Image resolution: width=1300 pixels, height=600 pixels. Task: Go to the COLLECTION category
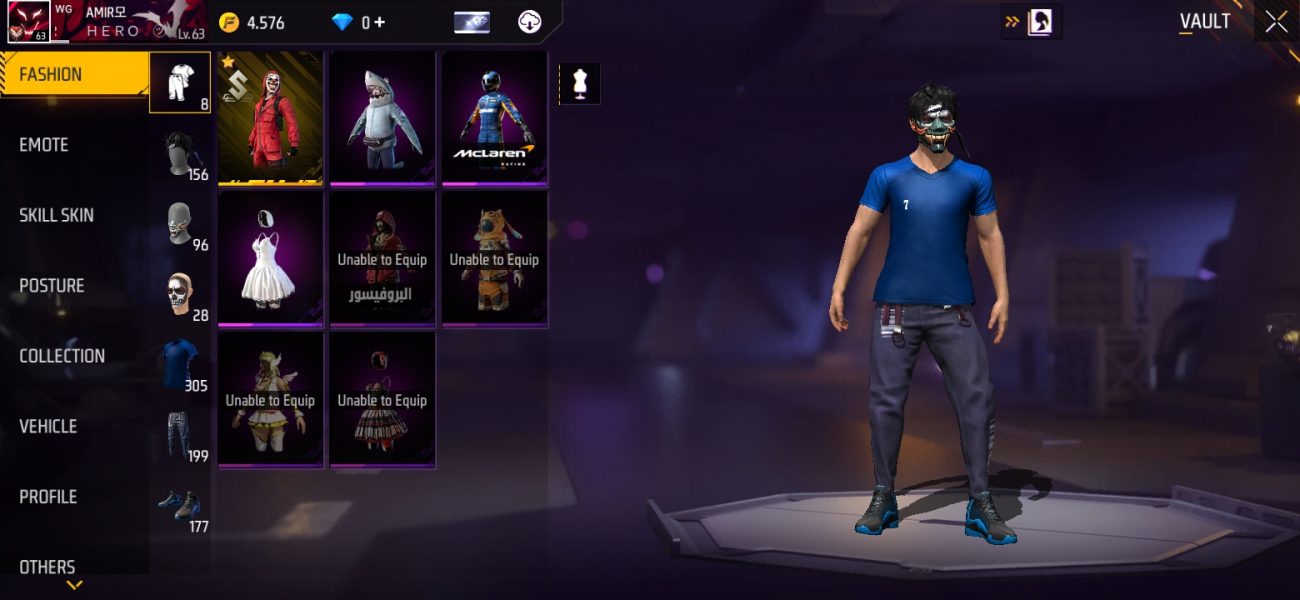click(74, 356)
